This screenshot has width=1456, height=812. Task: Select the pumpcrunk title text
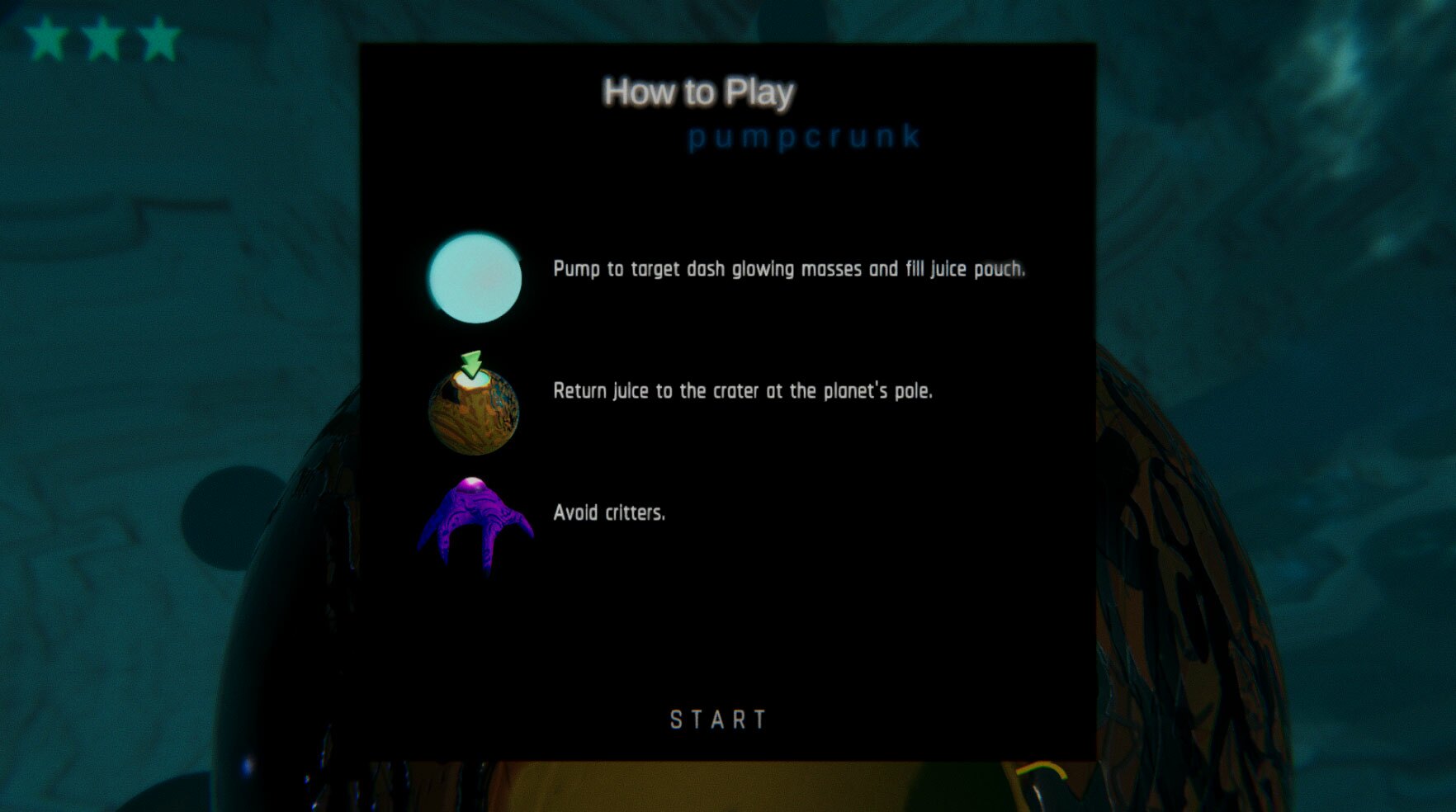(806, 137)
